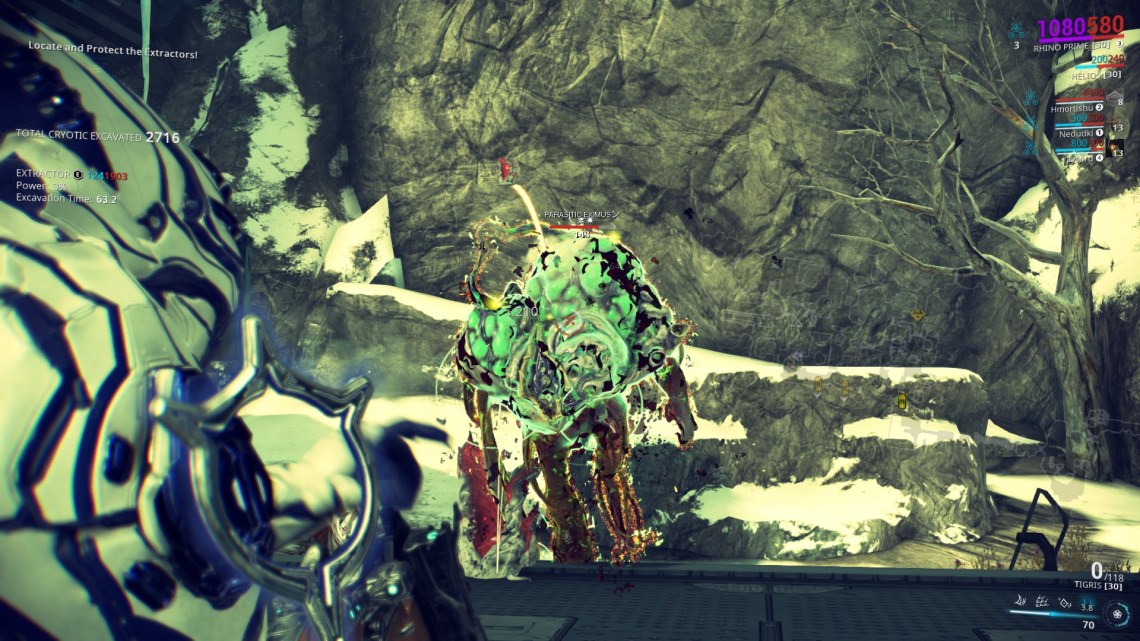Select squad member Nedudki
The height and width of the screenshot is (641, 1140).
coord(1075,132)
